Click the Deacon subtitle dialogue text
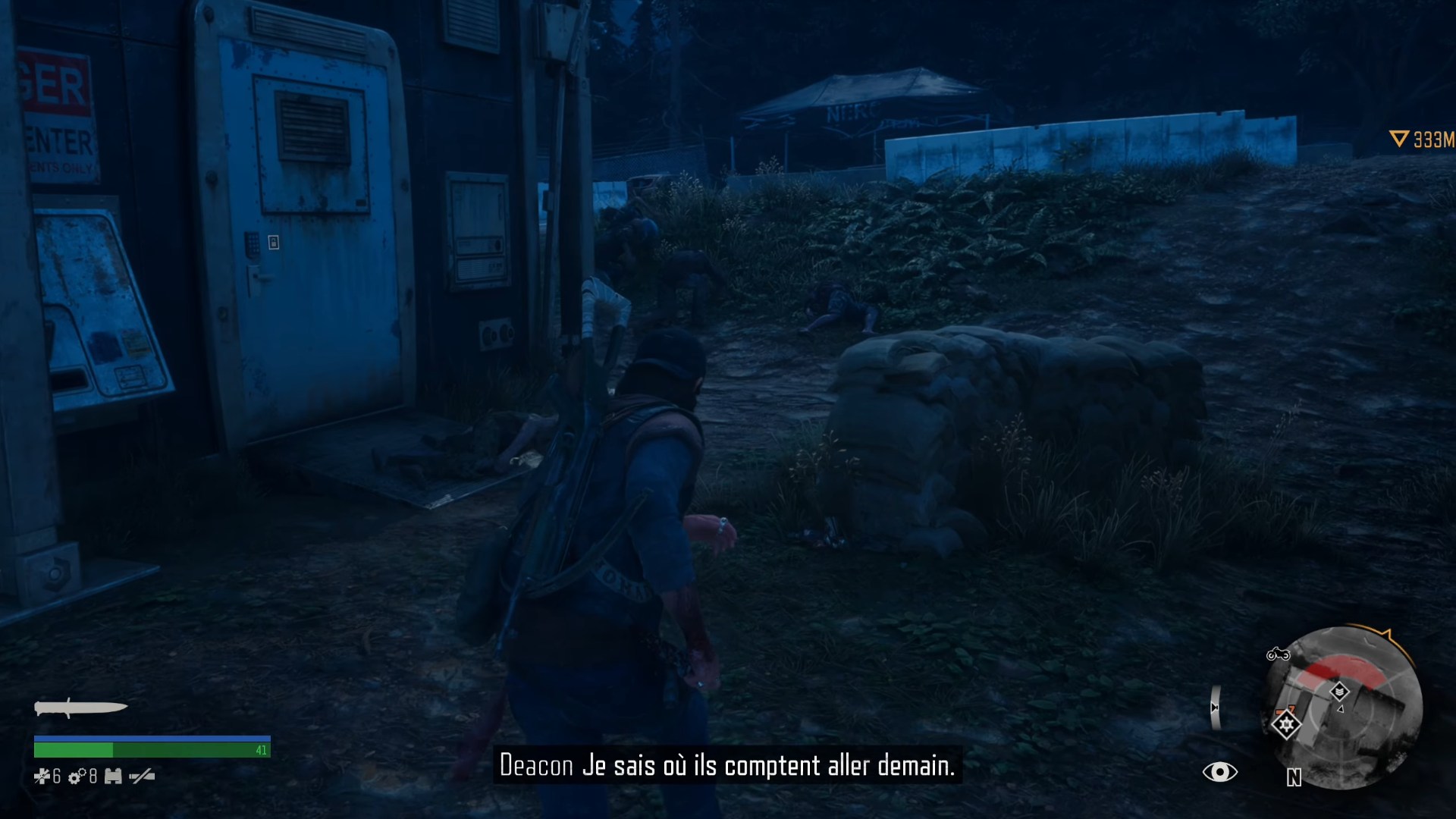Viewport: 1456px width, 819px height. (728, 765)
